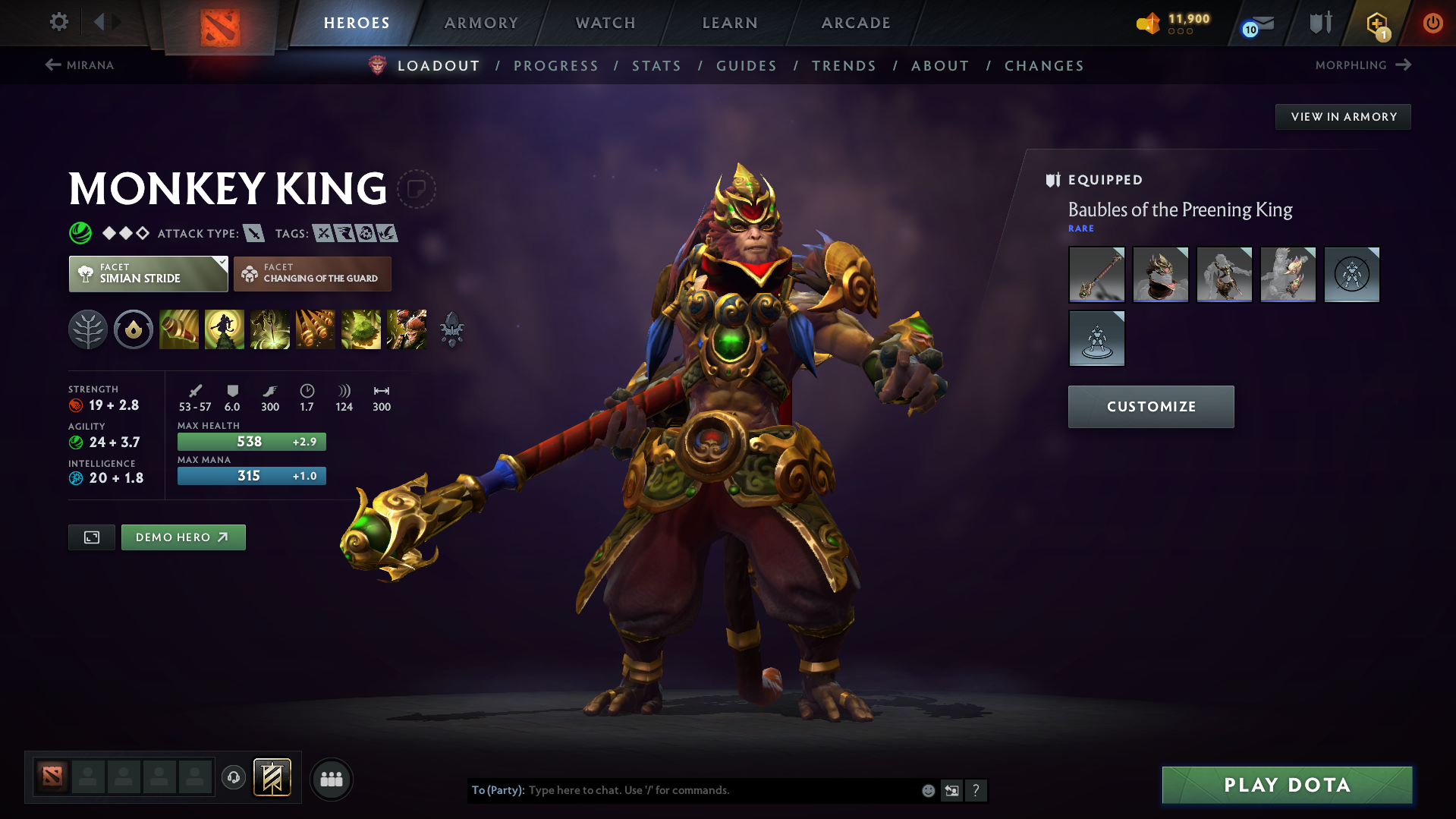
Task: Switch to the Changes section
Action: tap(1044, 66)
